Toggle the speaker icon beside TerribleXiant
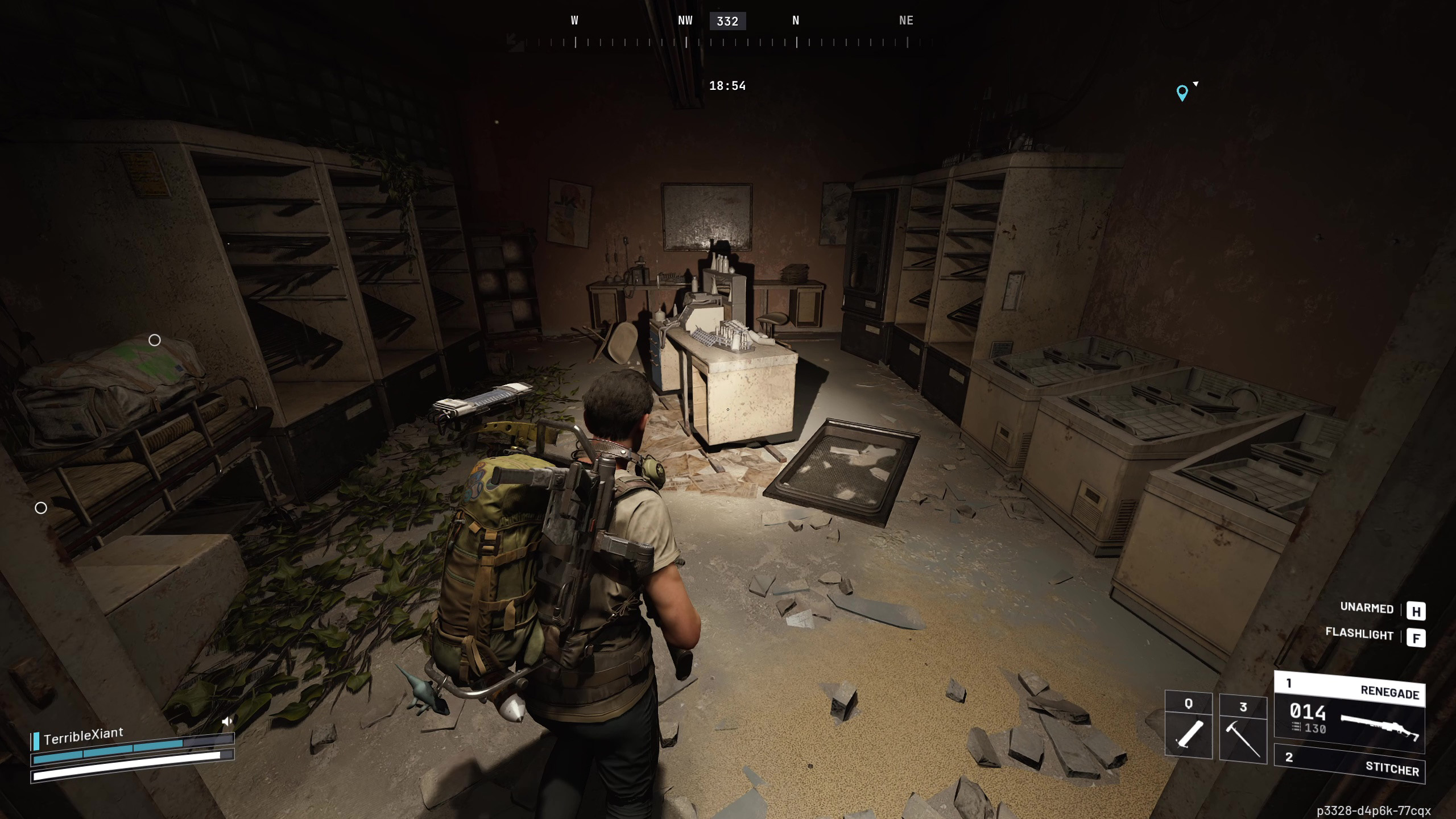The width and height of the screenshot is (1456, 819). (x=227, y=721)
